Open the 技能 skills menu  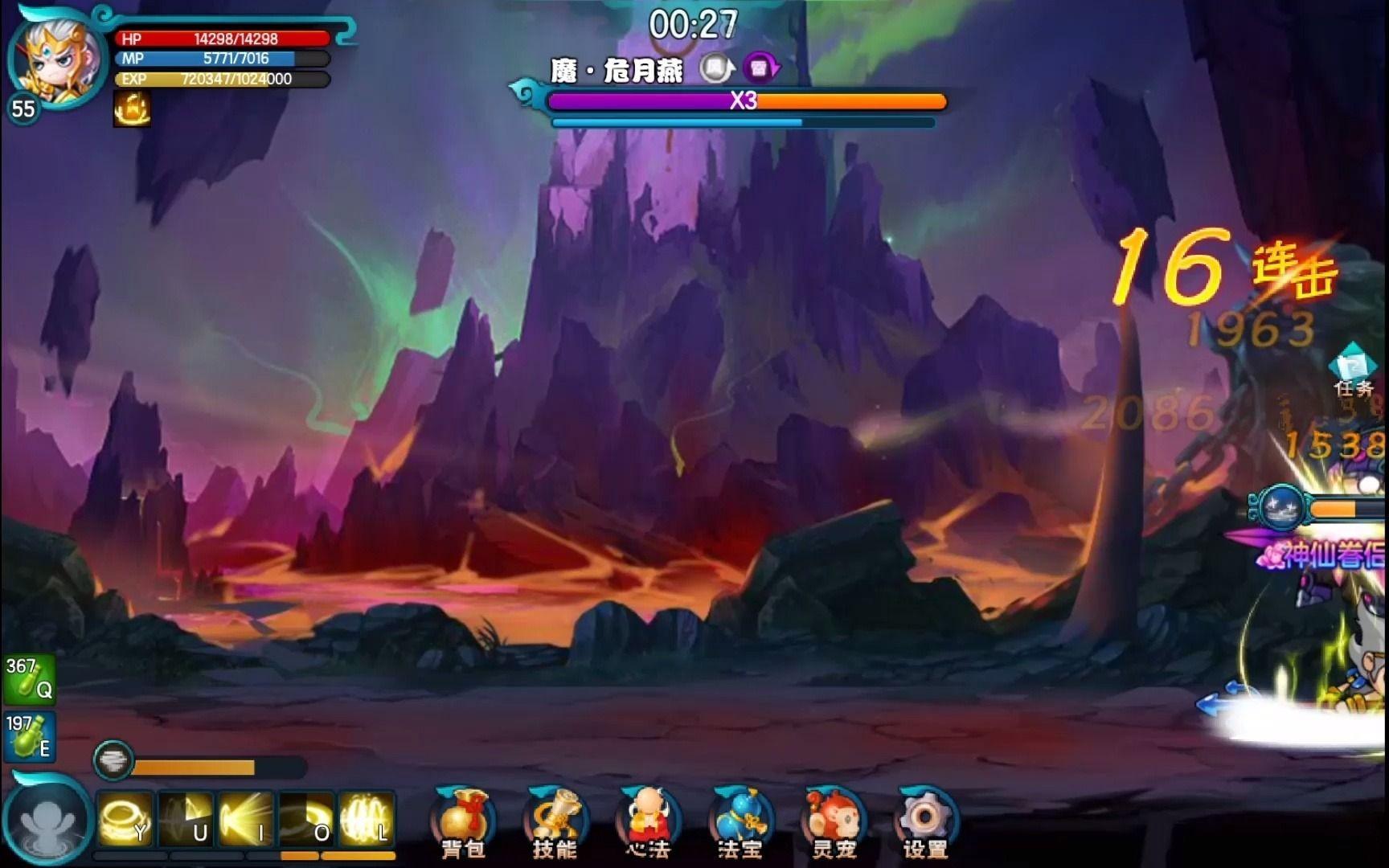coord(555,821)
